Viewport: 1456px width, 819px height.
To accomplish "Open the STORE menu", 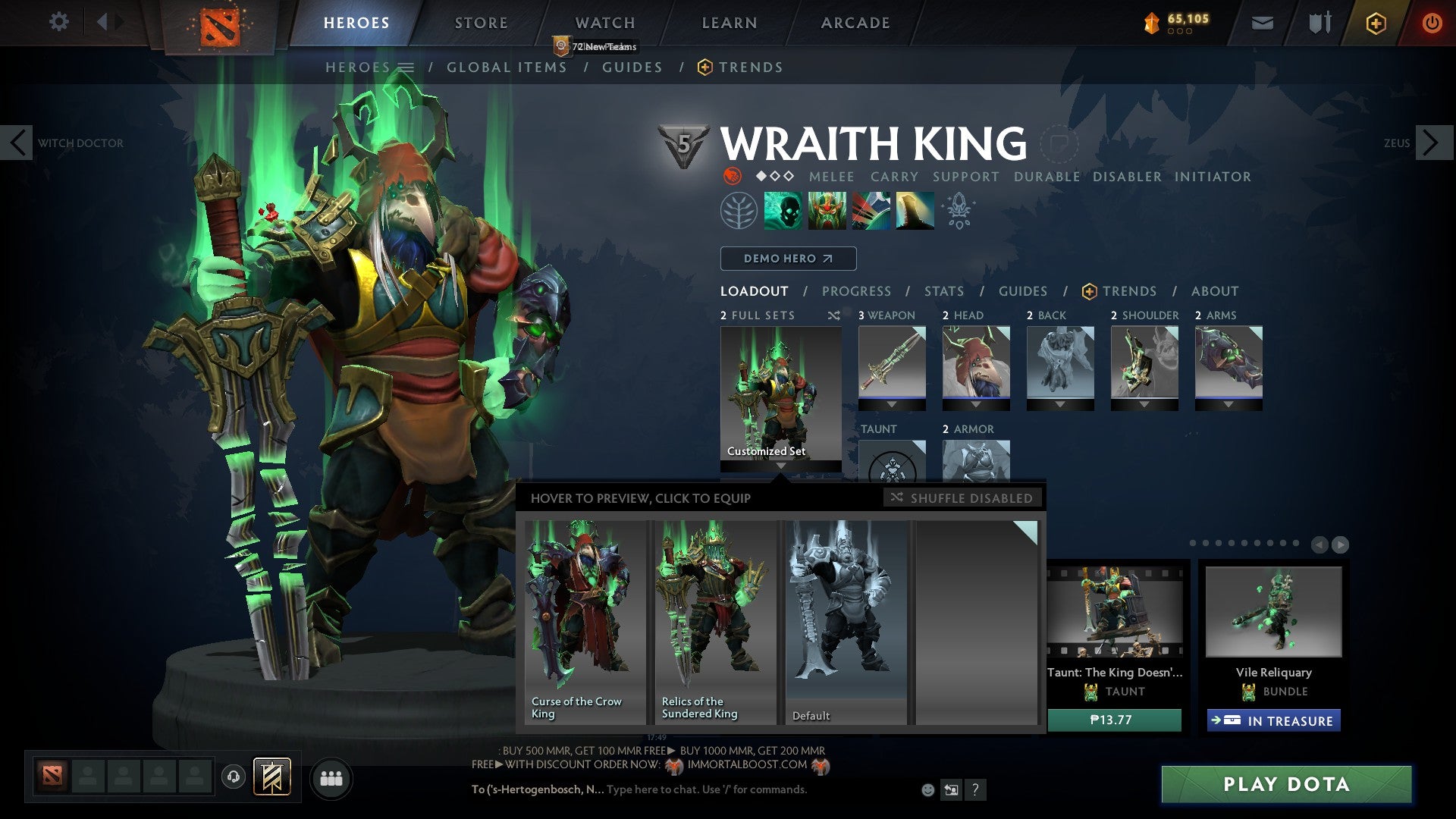I will pyautogui.click(x=480, y=23).
